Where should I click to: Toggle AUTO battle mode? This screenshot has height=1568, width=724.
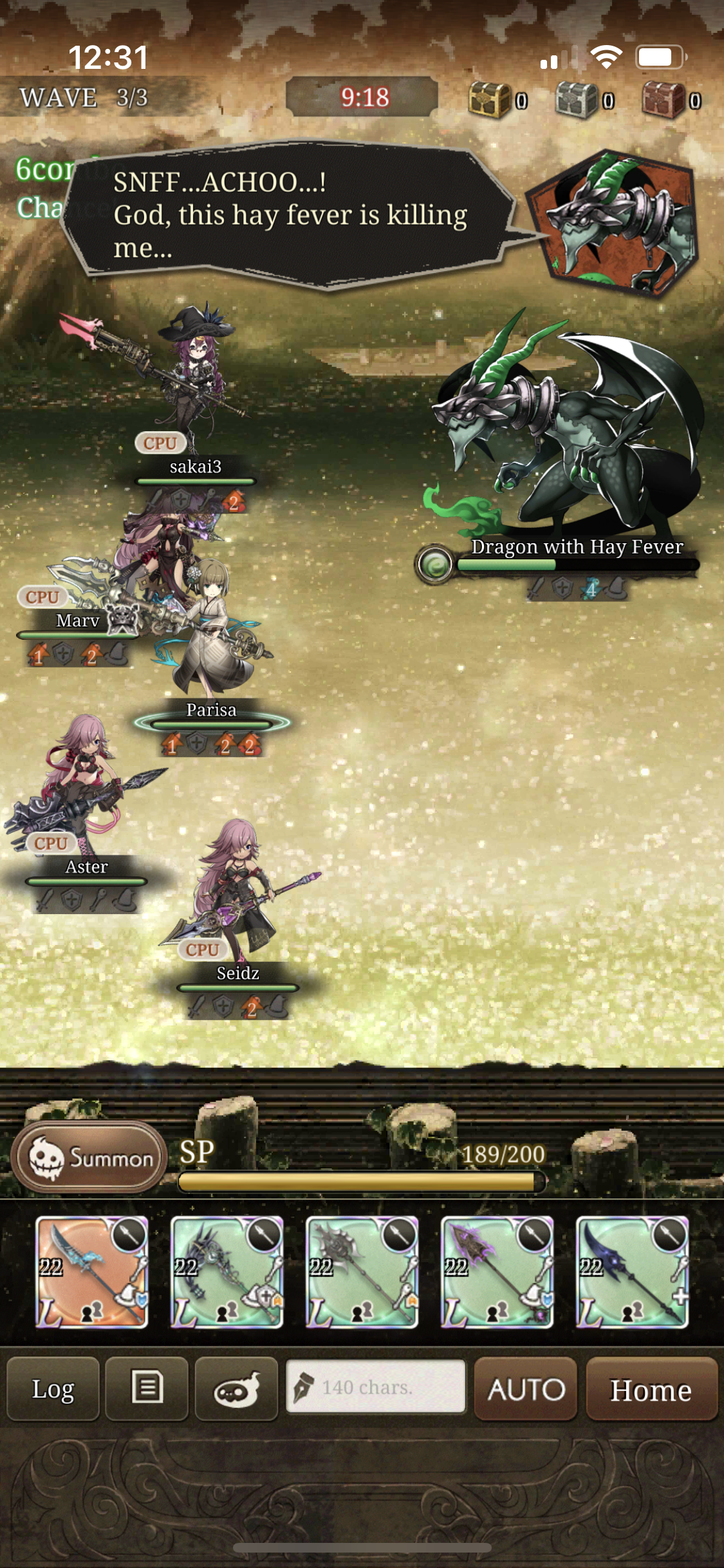coord(525,1388)
